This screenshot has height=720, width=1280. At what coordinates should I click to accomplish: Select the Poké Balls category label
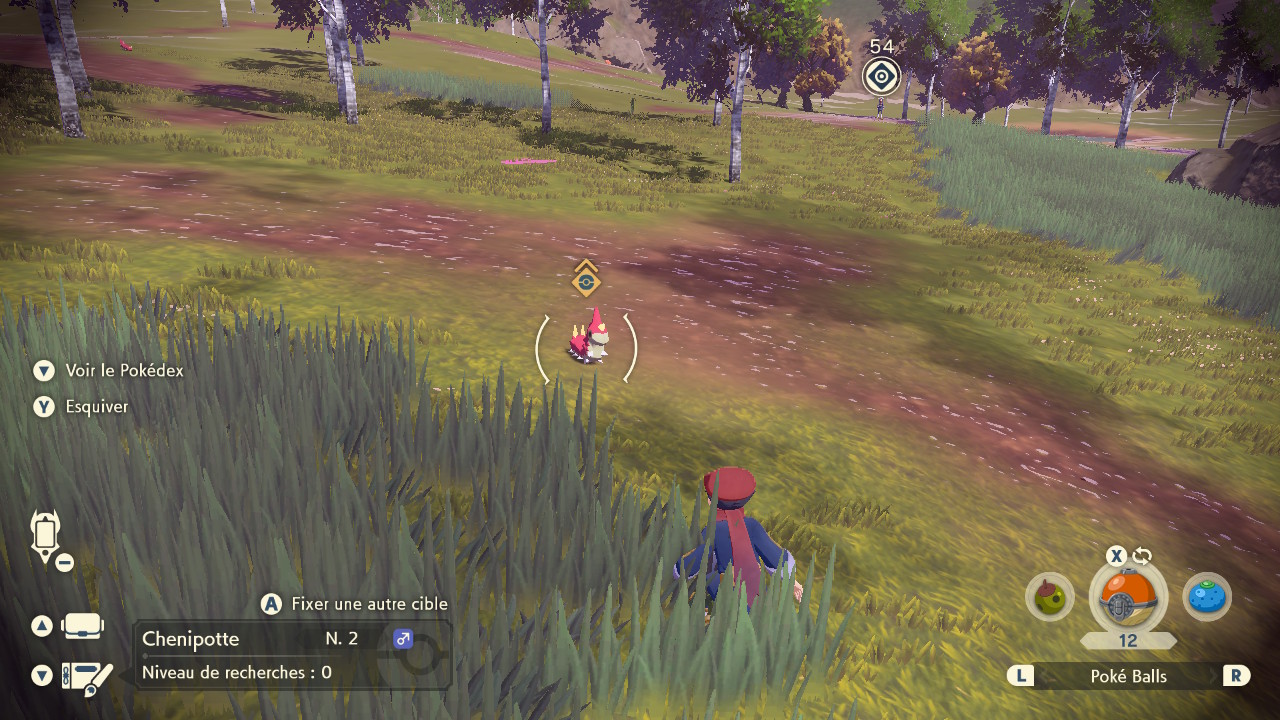(1128, 676)
